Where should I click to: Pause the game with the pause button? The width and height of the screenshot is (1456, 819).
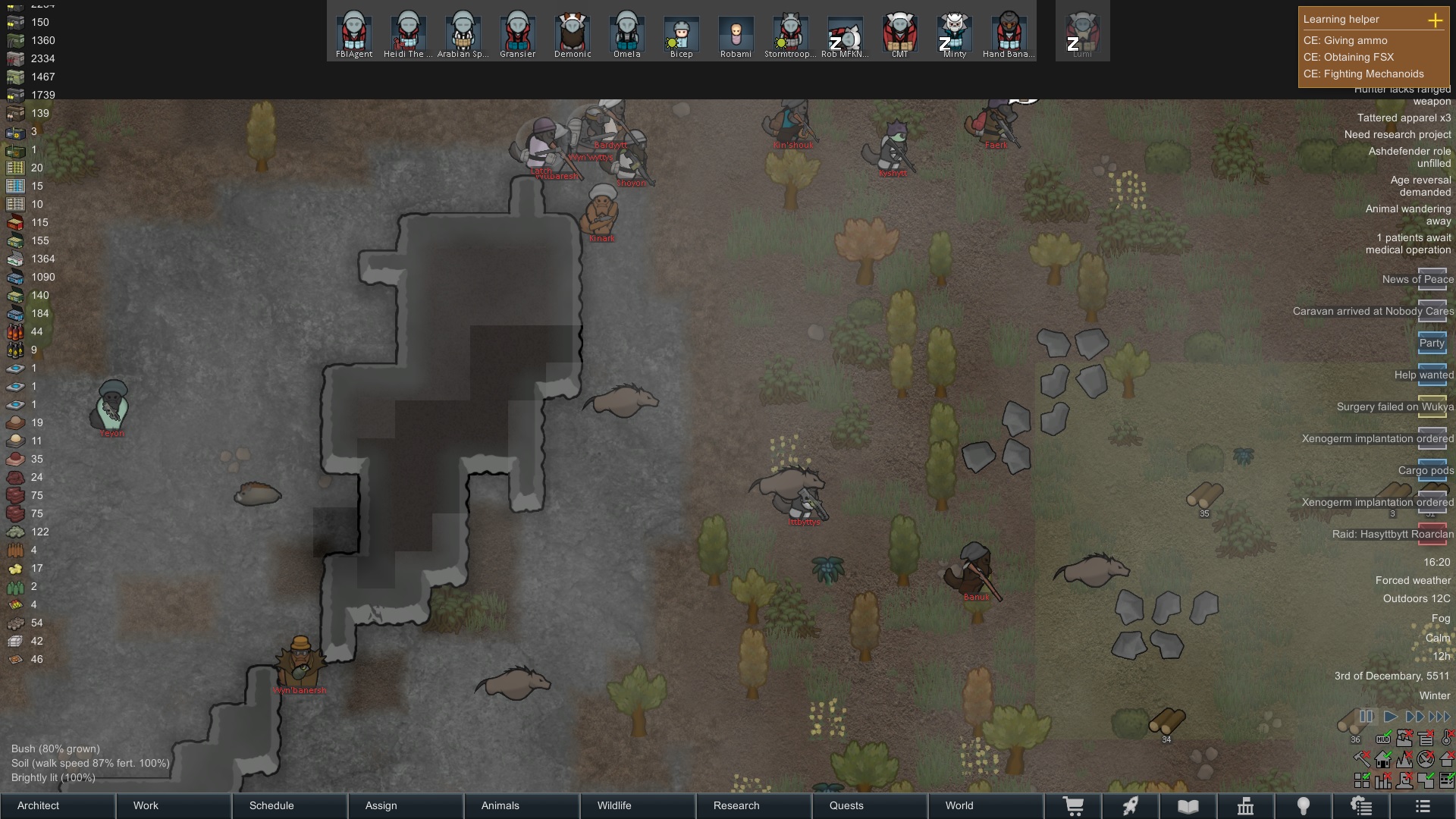1367,716
